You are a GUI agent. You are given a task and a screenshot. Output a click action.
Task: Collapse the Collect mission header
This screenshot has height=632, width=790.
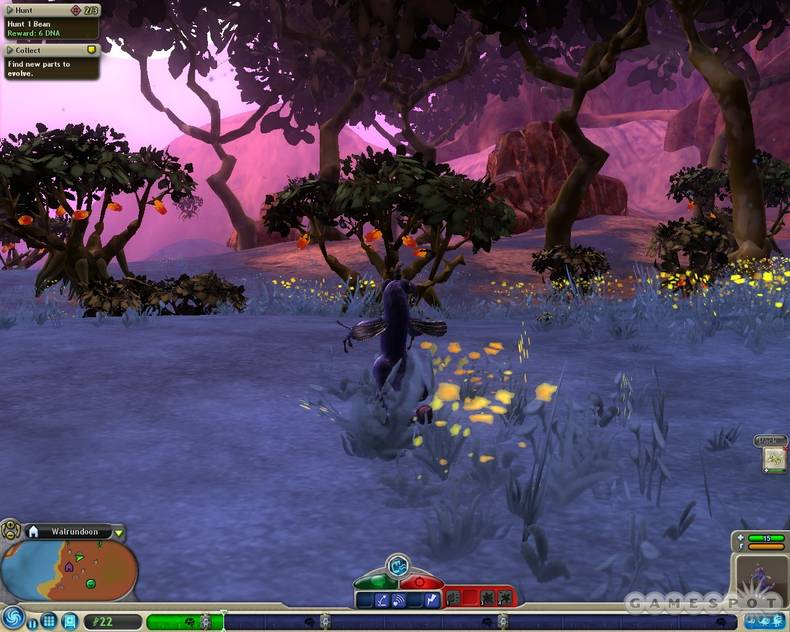(10, 48)
